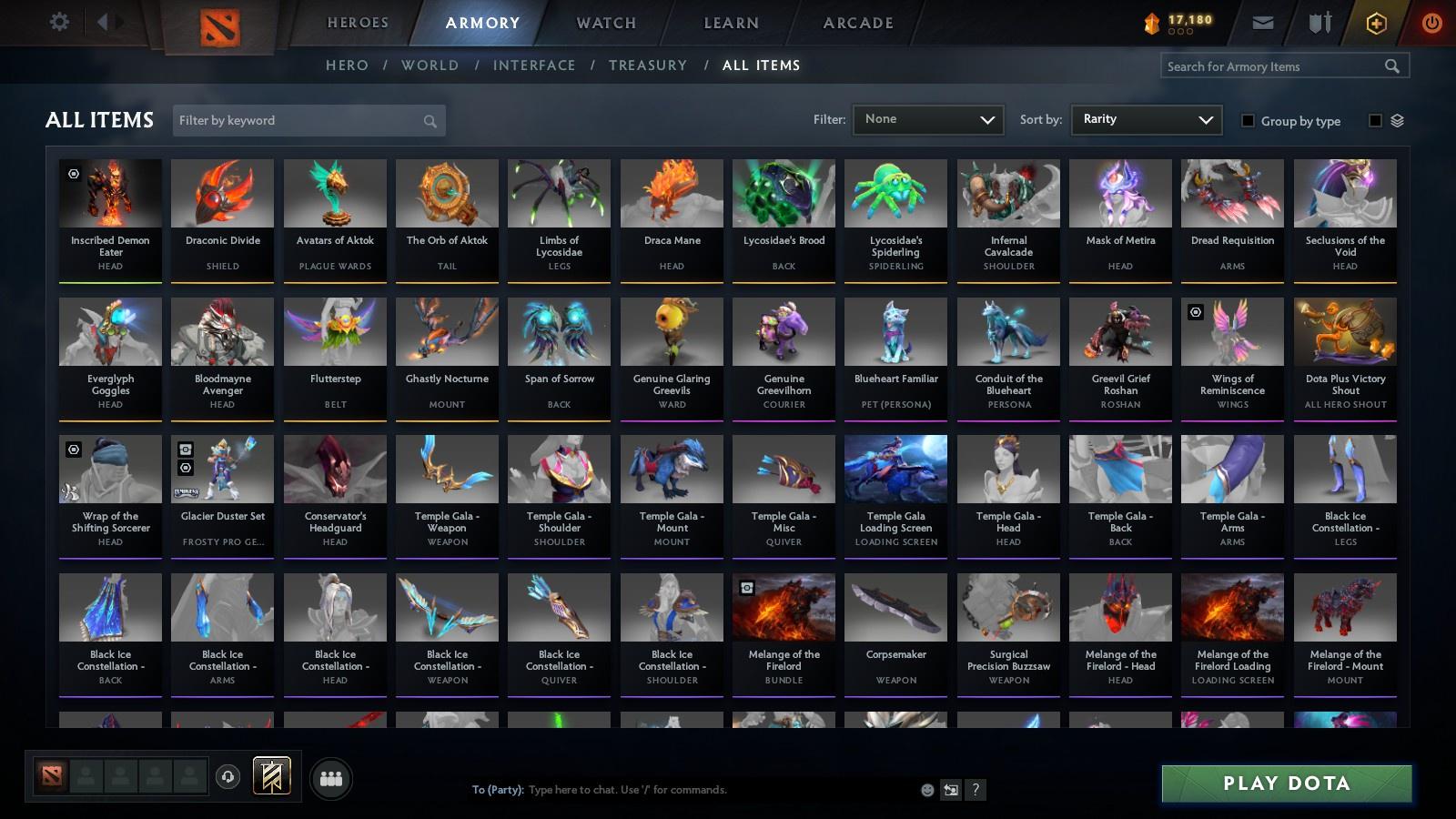Click the power/logout icon

1430,22
